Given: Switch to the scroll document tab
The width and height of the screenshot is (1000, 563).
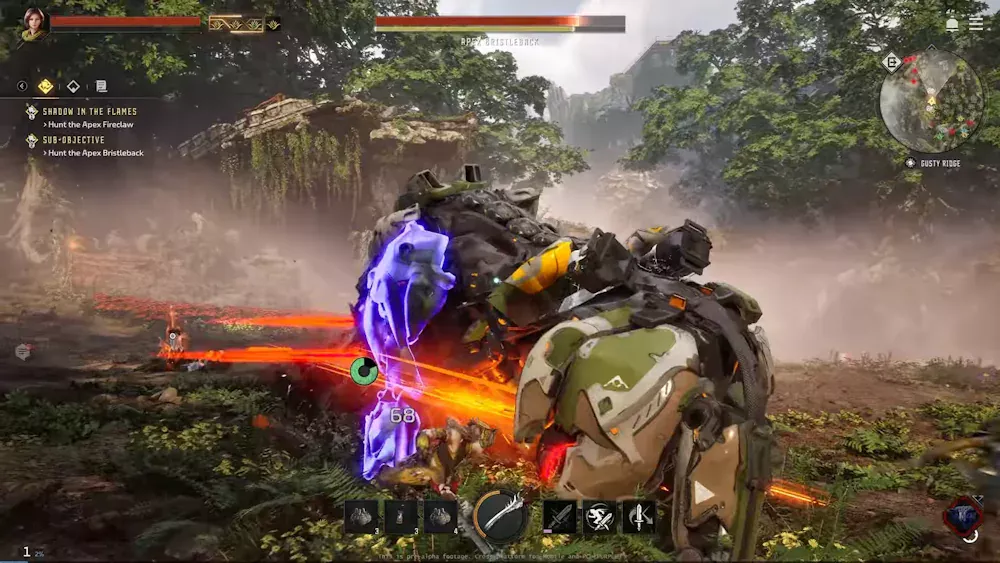Looking at the screenshot, I should click(x=101, y=87).
